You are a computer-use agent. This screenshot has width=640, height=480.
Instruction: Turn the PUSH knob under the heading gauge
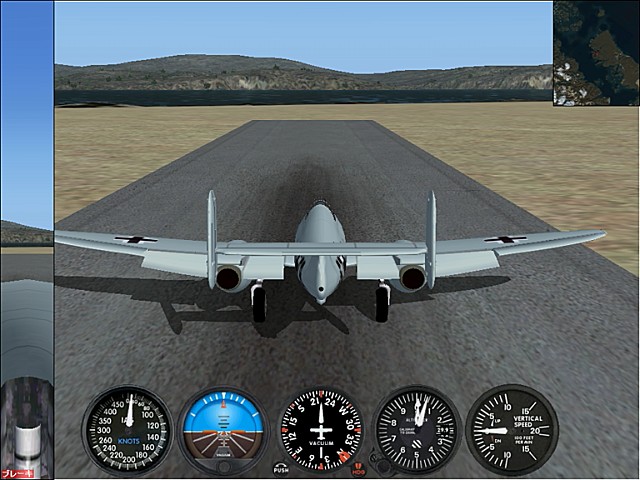[x=280, y=467]
